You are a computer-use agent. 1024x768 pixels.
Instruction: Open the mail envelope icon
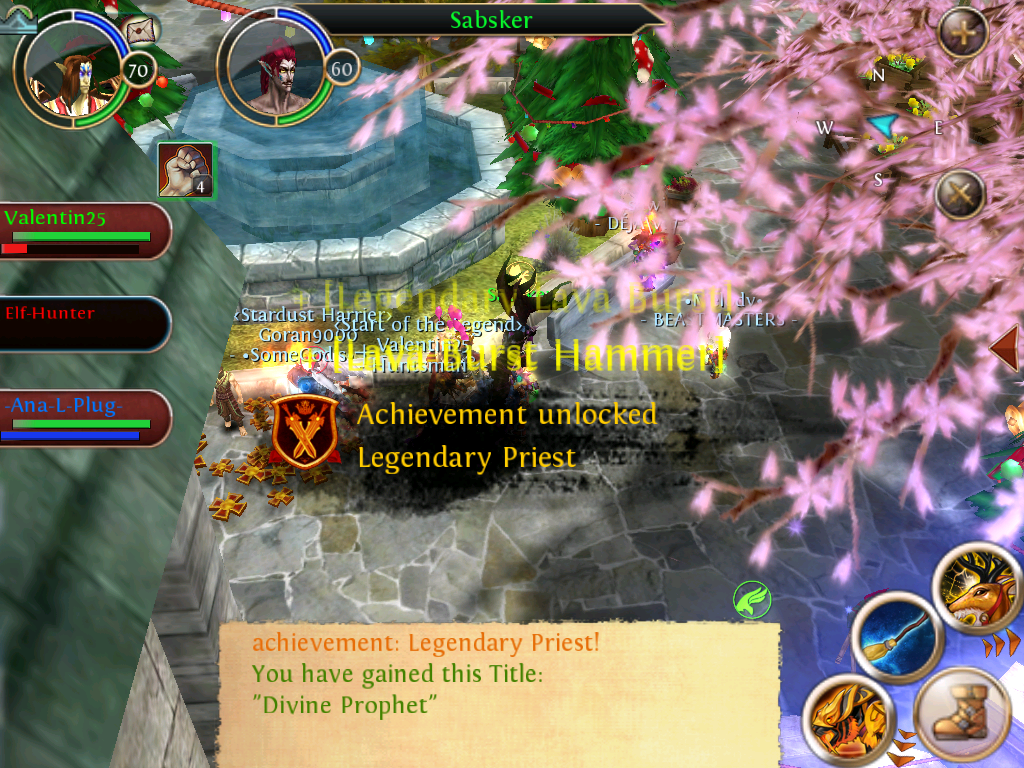point(141,31)
